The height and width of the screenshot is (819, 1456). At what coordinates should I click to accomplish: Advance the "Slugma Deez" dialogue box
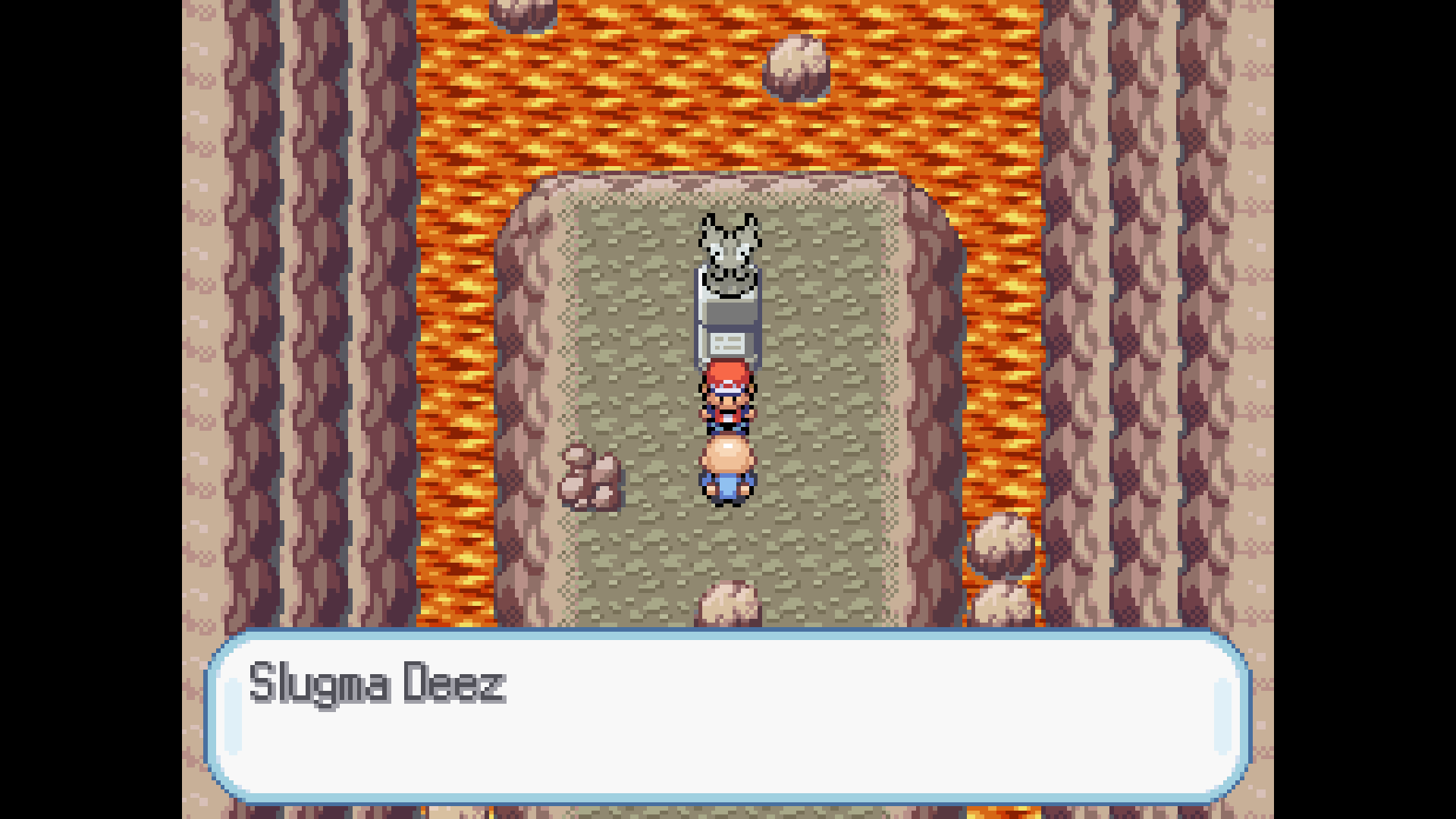pyautogui.click(x=728, y=716)
